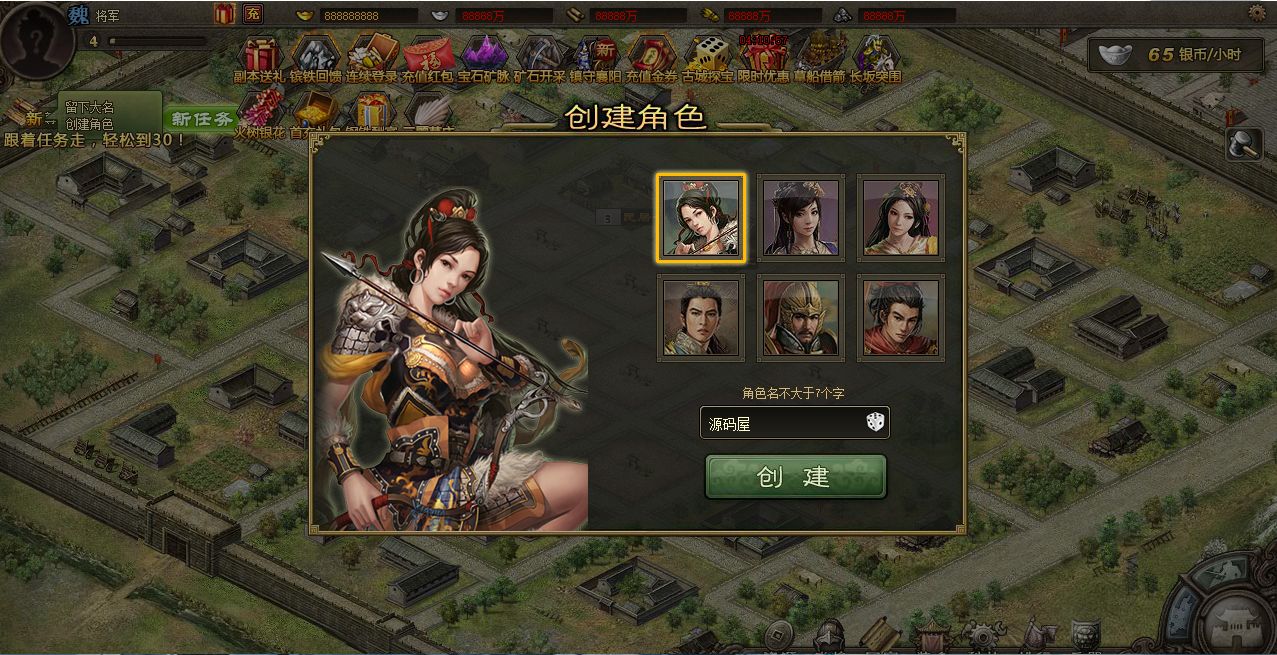Open the 镔铁回馈 event icon
1277x655 pixels.
tap(316, 58)
